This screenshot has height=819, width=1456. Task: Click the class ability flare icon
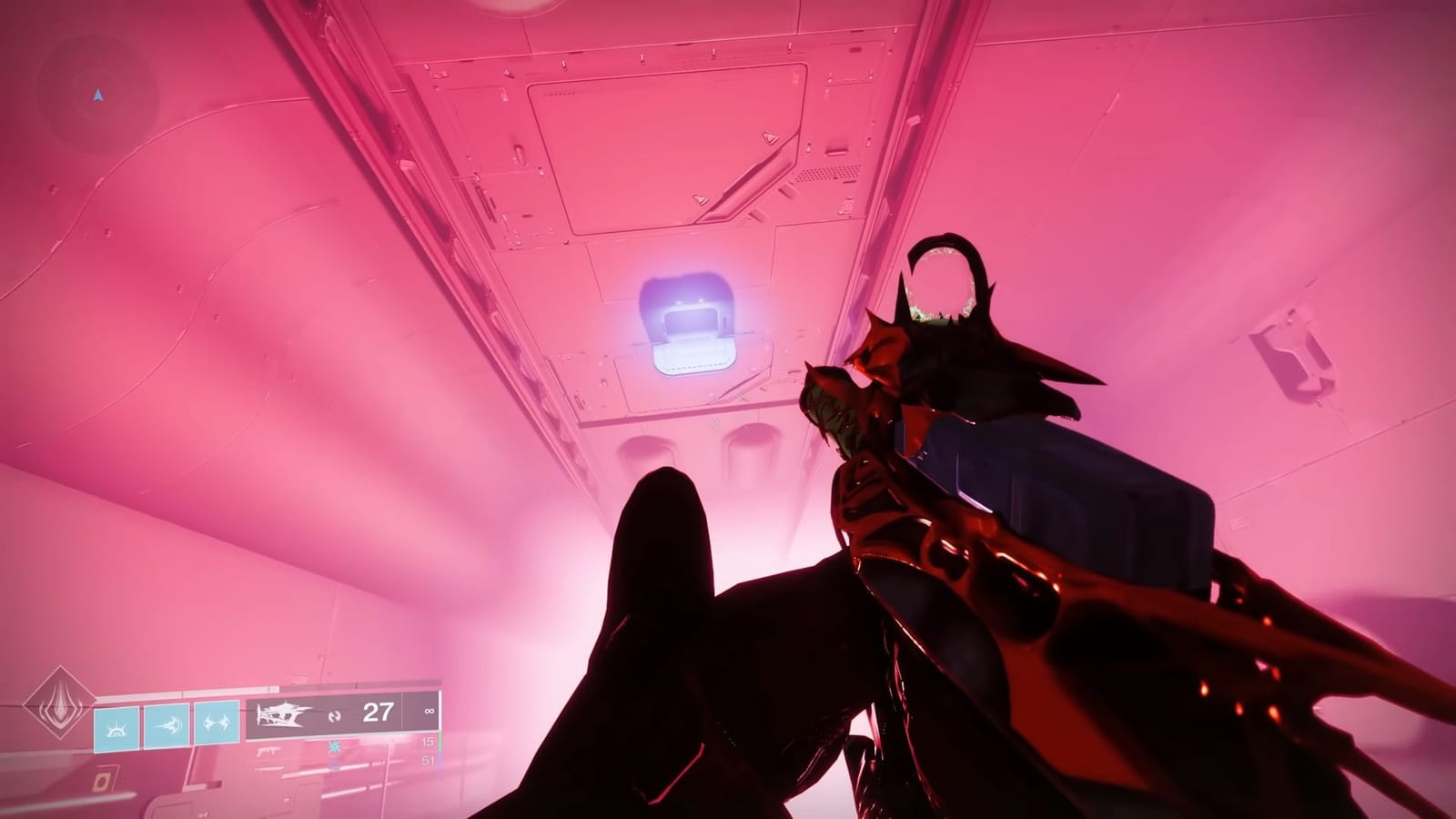tap(116, 728)
